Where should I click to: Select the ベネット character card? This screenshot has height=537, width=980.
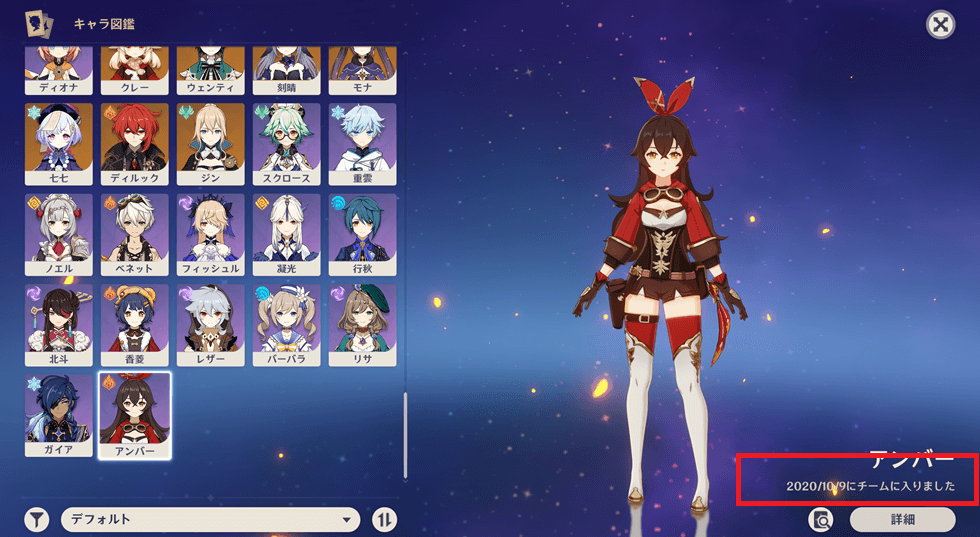[134, 235]
